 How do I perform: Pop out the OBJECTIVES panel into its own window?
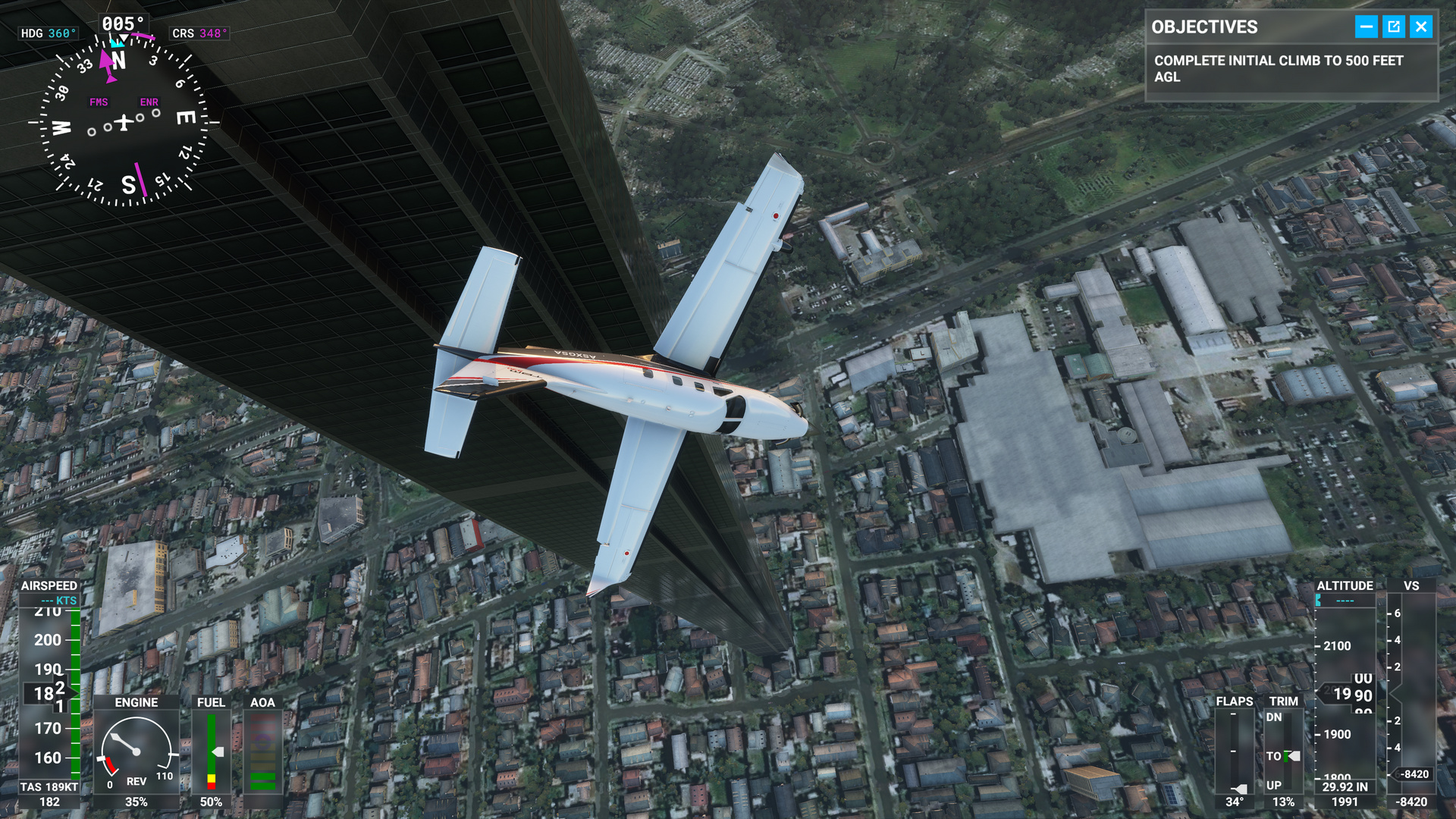point(1394,27)
